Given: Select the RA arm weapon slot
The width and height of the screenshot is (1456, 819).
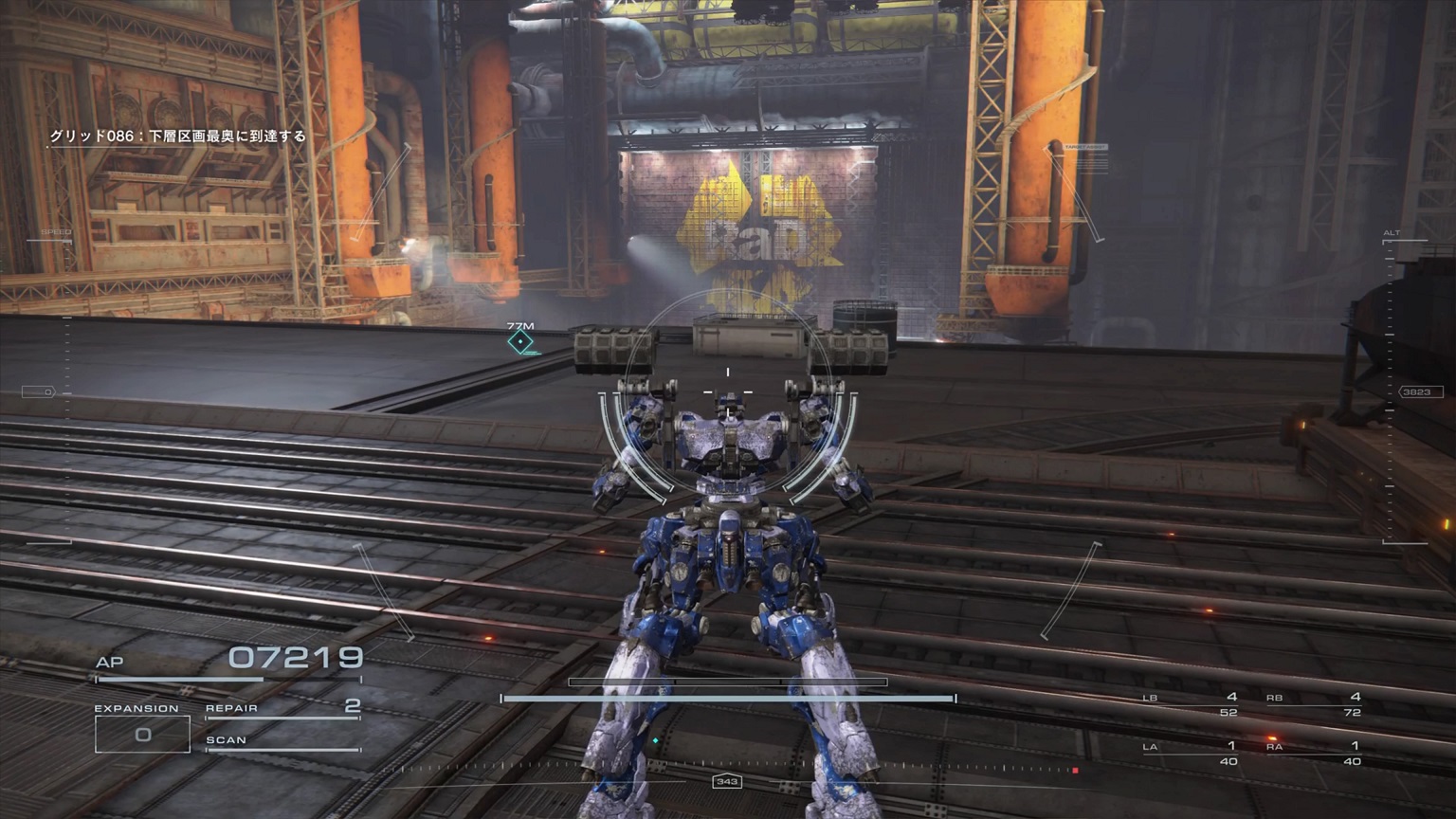Looking at the screenshot, I should (1314, 753).
